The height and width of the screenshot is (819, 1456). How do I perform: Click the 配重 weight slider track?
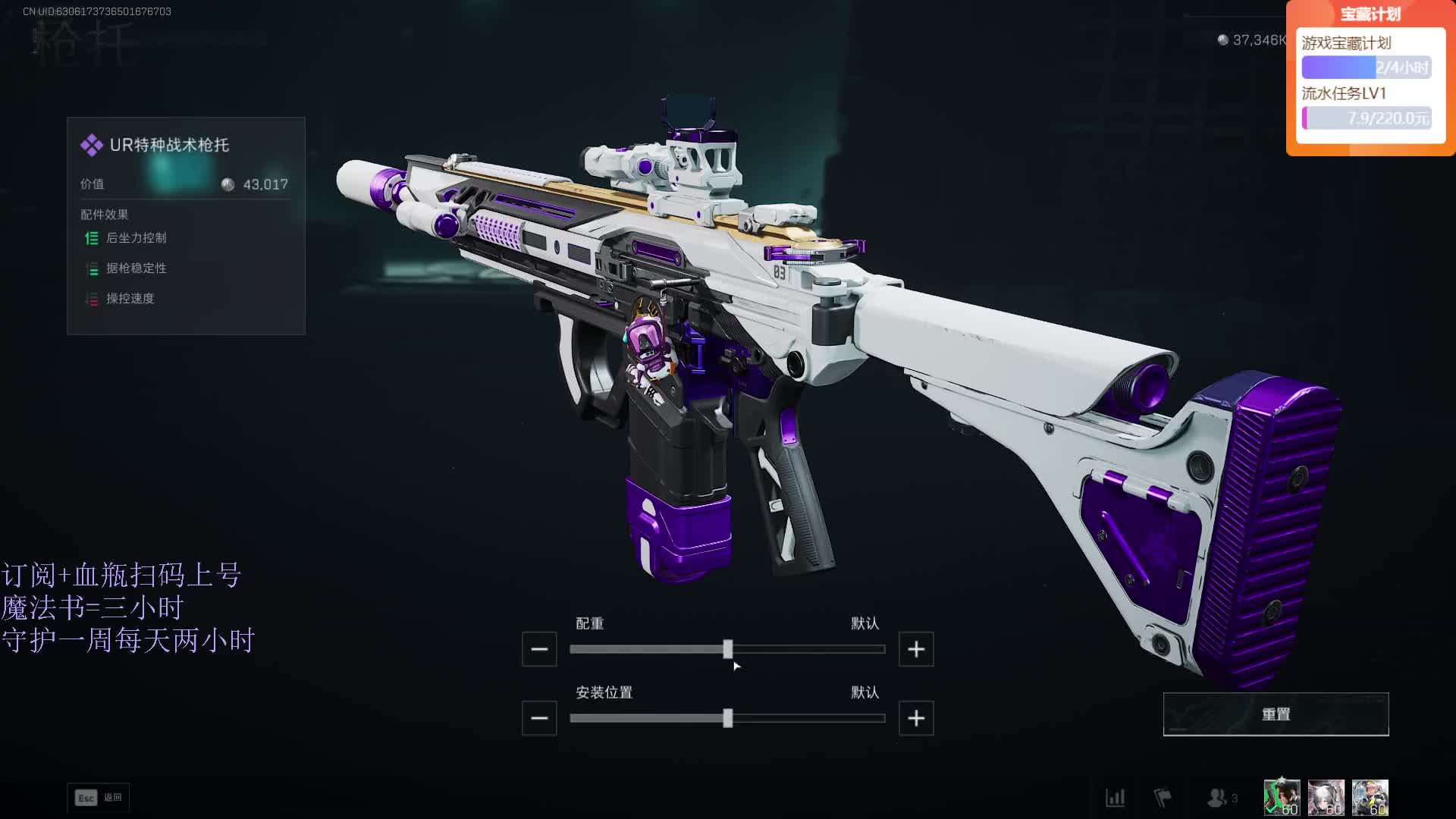pyautogui.click(x=727, y=649)
